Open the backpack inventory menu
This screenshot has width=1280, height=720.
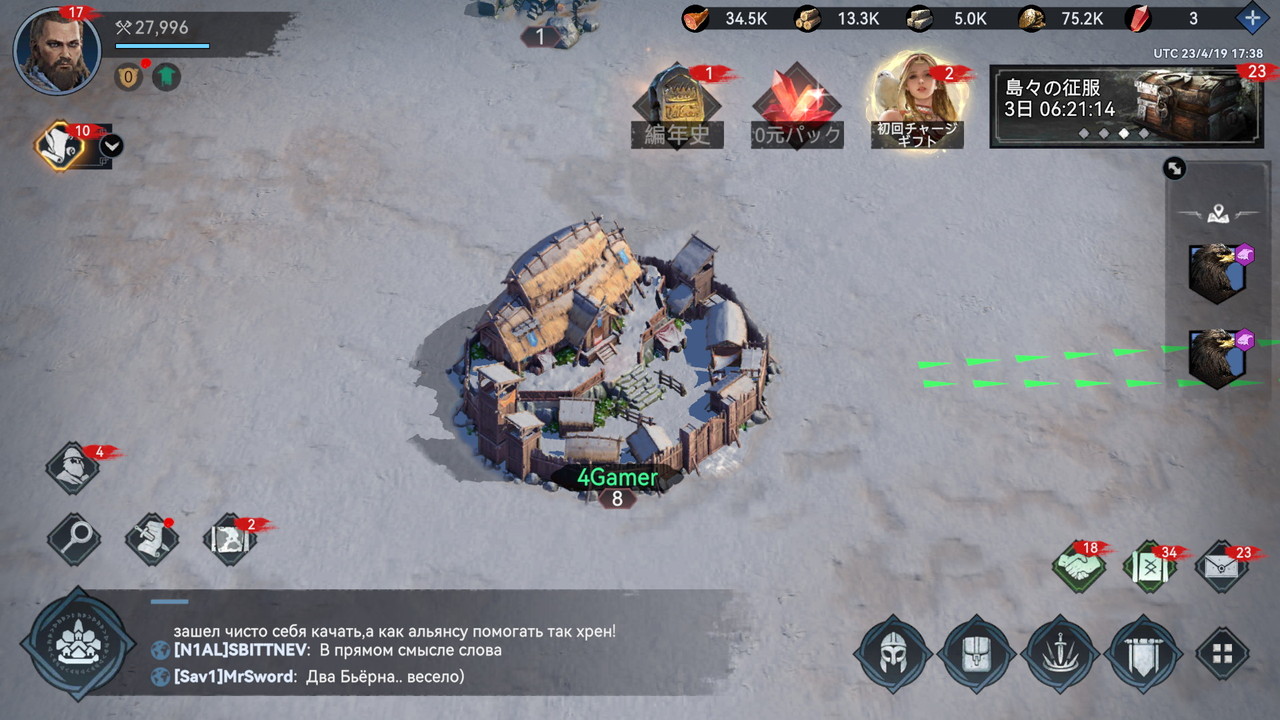pos(977,654)
